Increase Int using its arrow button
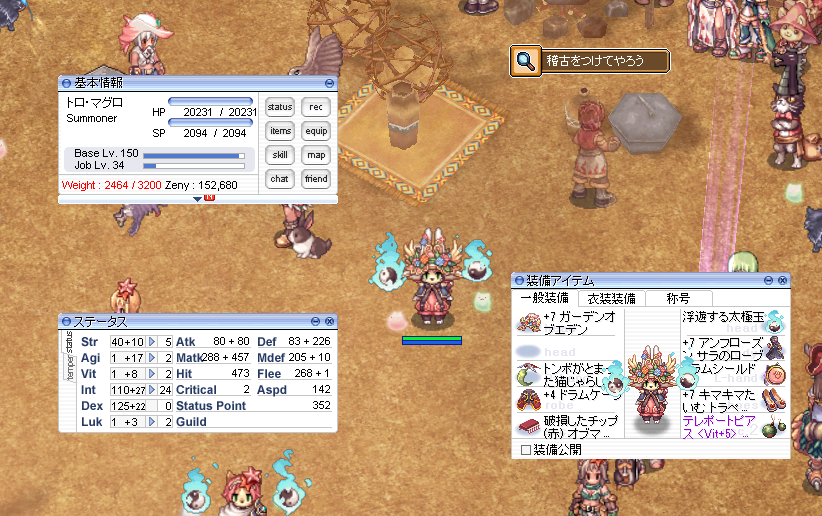 point(153,390)
